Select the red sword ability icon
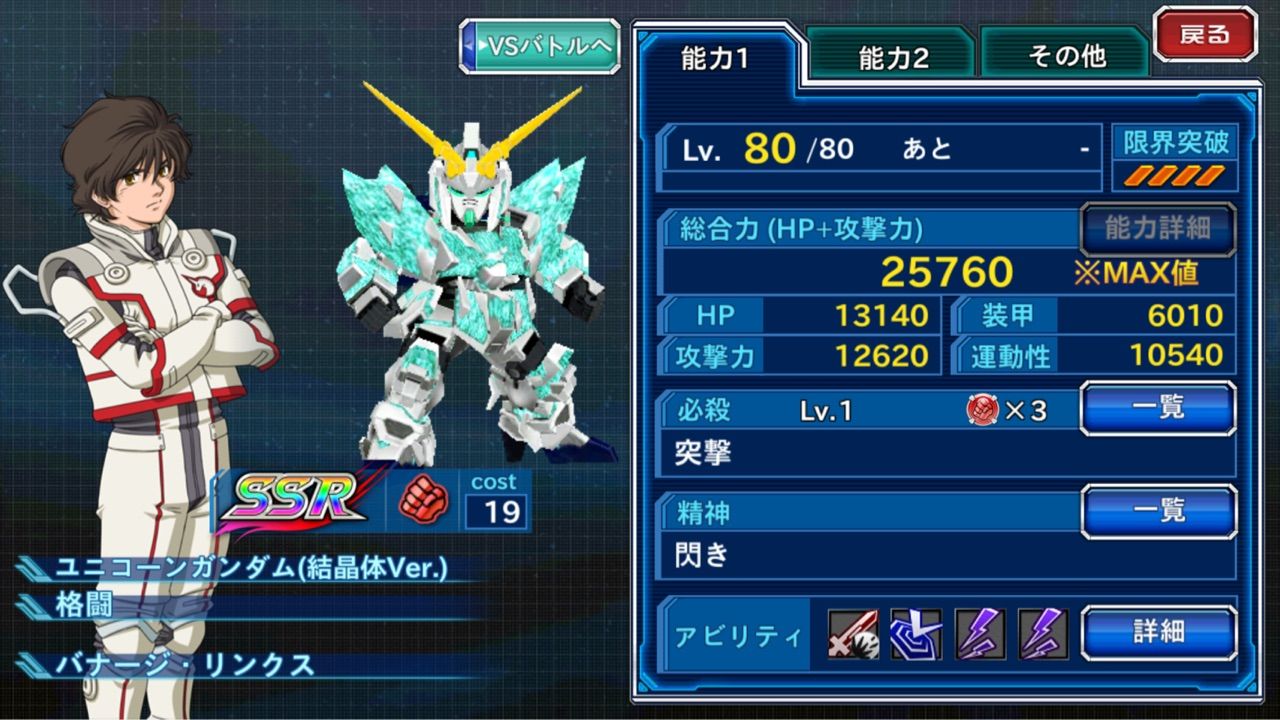1280x720 pixels. (x=855, y=632)
